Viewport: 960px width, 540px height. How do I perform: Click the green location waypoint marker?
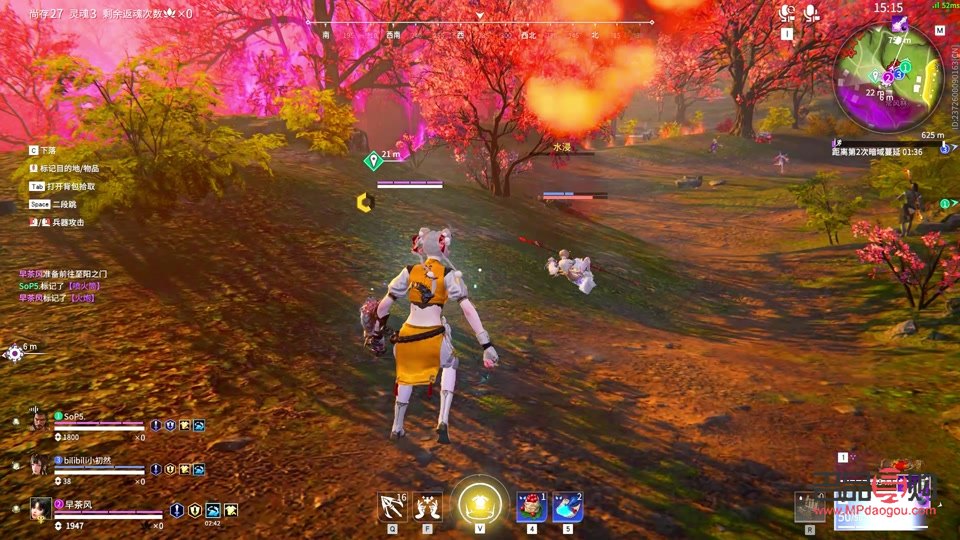point(373,159)
